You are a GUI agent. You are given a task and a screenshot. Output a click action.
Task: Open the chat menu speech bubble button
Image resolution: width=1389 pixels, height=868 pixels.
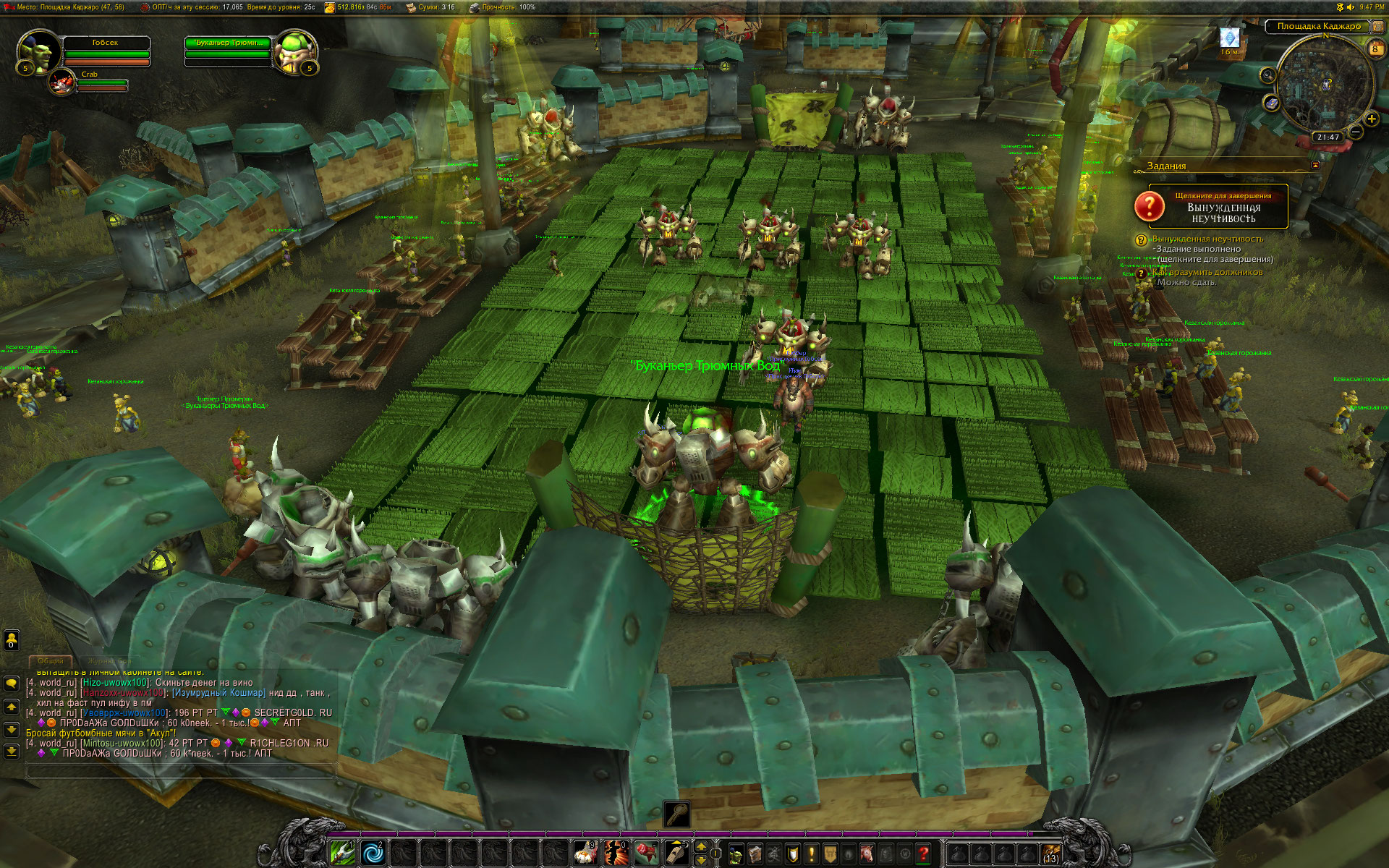pyautogui.click(x=12, y=683)
